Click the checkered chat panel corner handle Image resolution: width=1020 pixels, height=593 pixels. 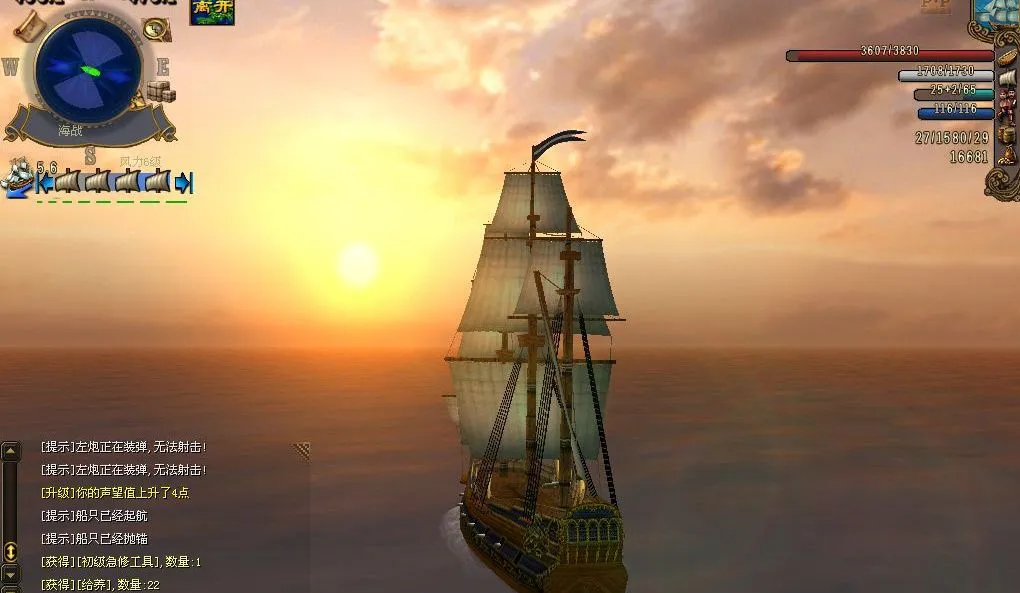(x=301, y=451)
